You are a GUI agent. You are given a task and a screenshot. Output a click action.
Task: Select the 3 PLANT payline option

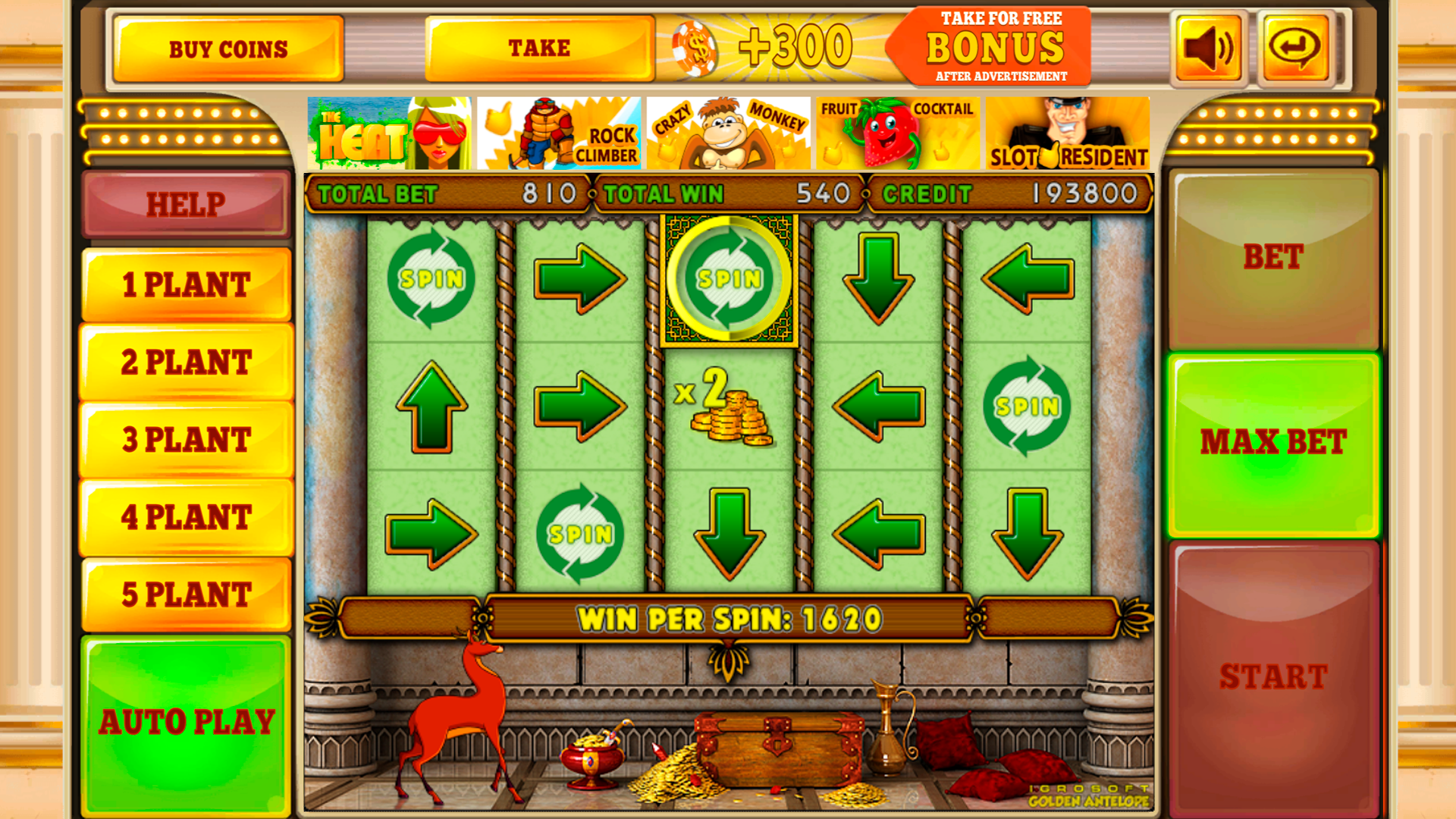(x=184, y=441)
